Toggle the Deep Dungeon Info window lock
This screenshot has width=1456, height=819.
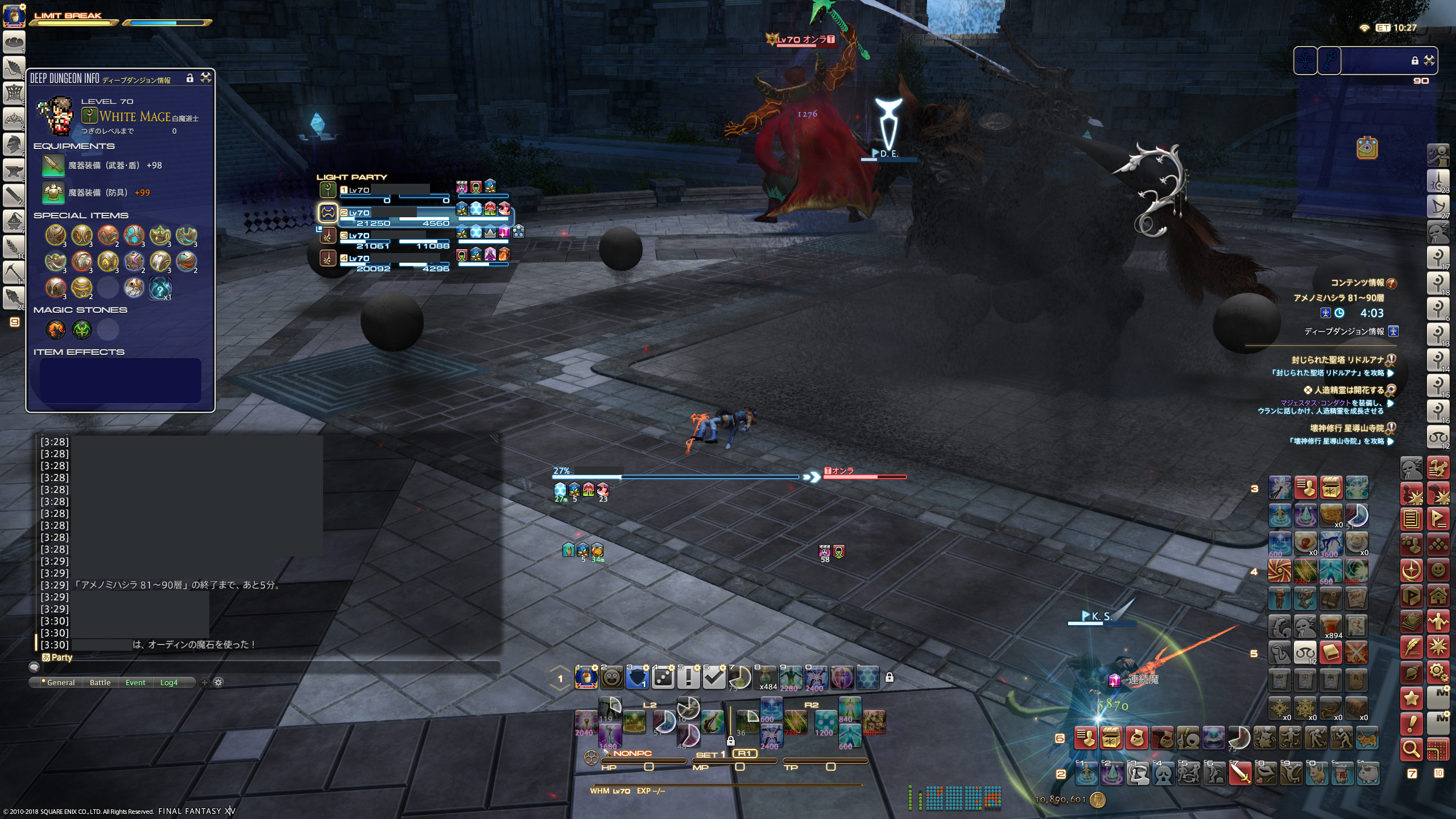pyautogui.click(x=190, y=78)
